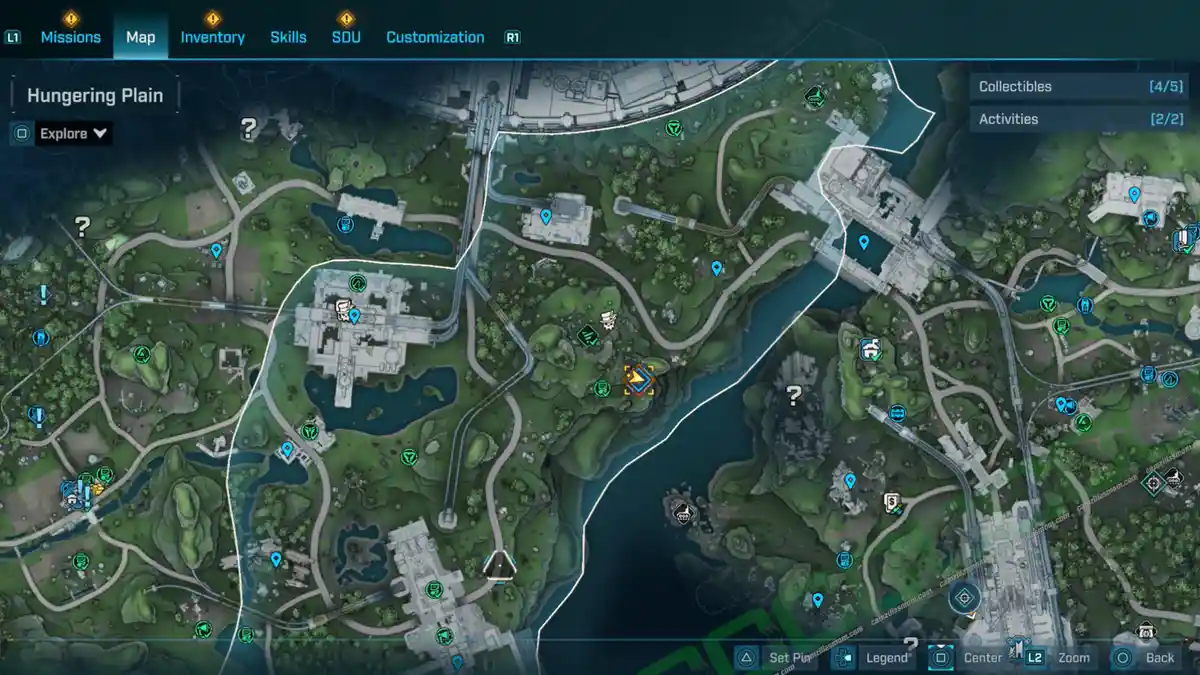The image size is (1200, 675).
Task: Select the highlighted orange player marker
Action: 639,379
